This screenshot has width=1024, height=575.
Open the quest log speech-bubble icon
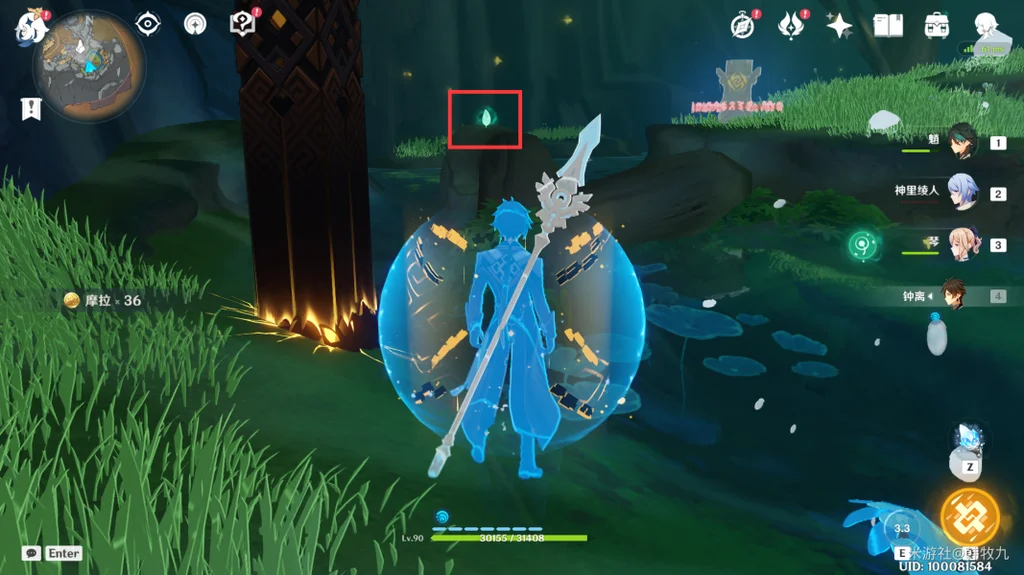point(243,24)
